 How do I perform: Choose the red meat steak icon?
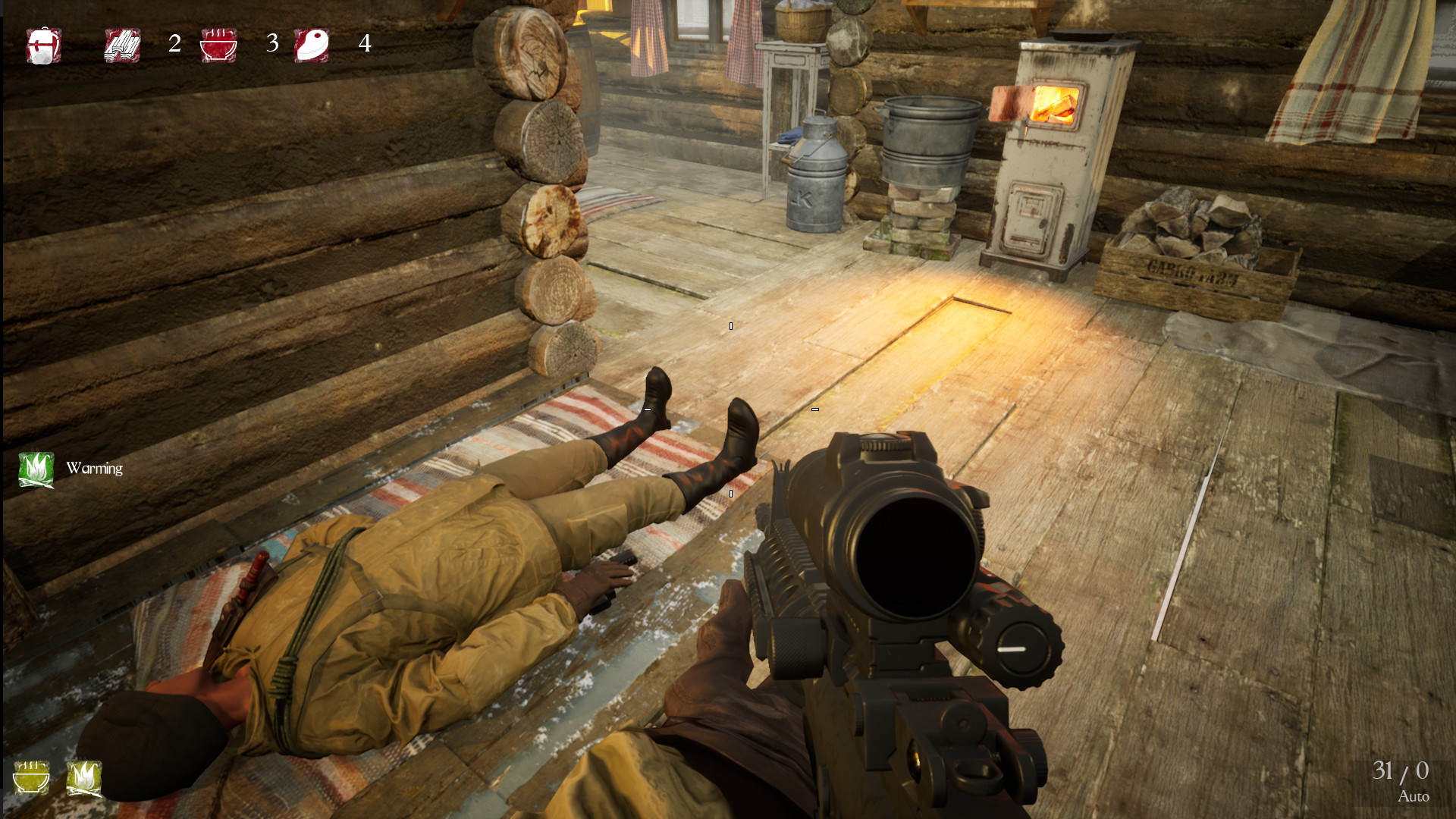[312, 45]
